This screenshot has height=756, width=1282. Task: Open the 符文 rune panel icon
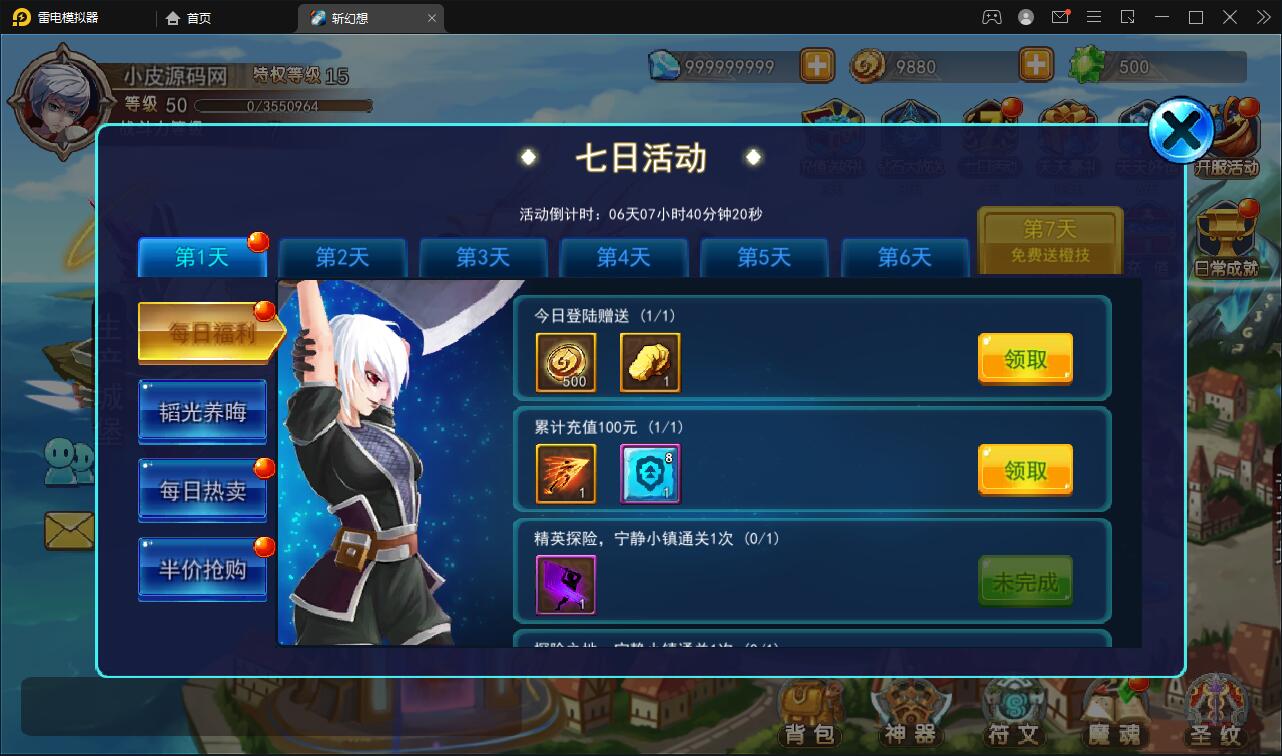(1012, 712)
